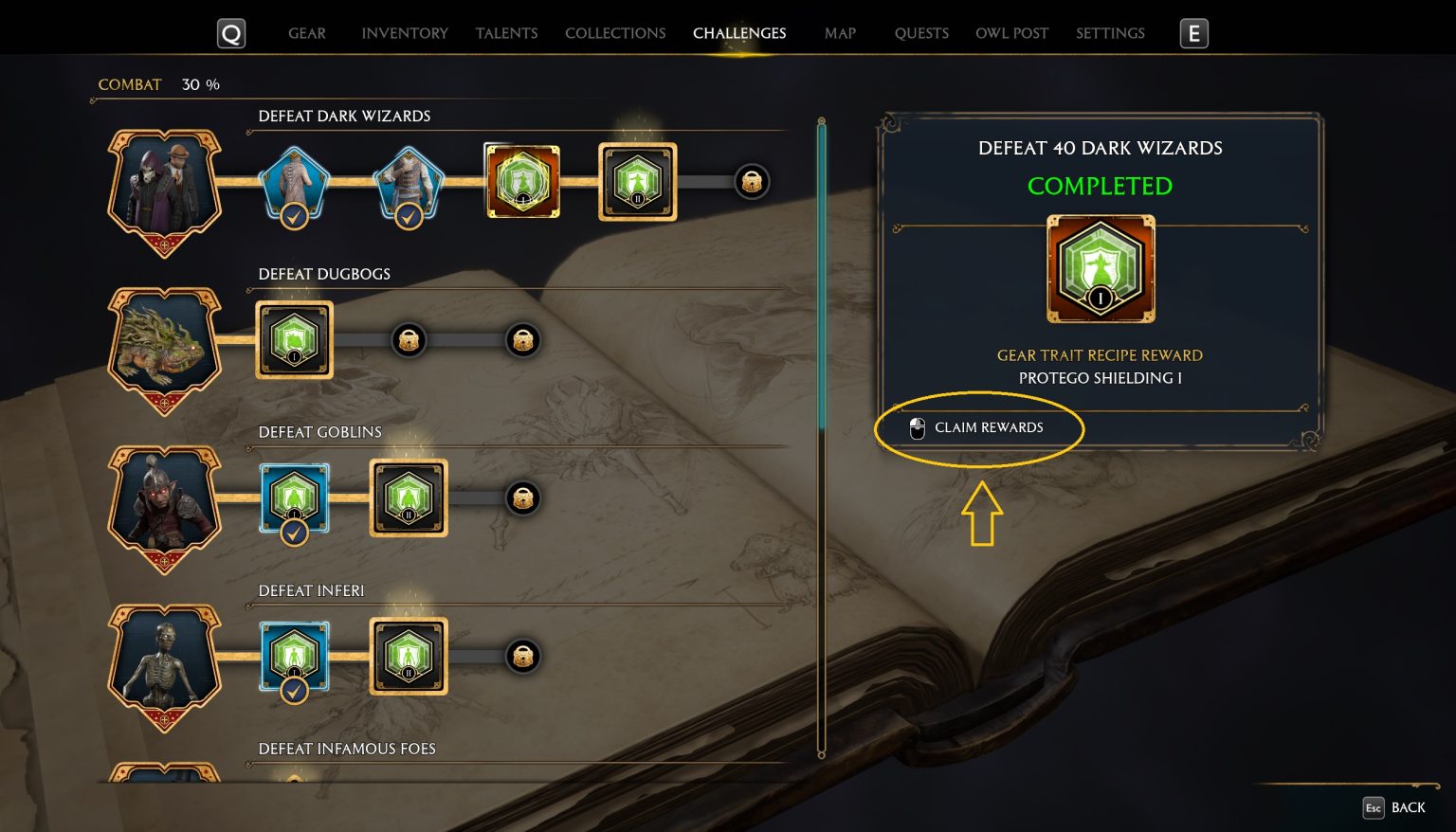Select the locked padlock reward on Dugbogs row
1456x832 pixels.
409,339
